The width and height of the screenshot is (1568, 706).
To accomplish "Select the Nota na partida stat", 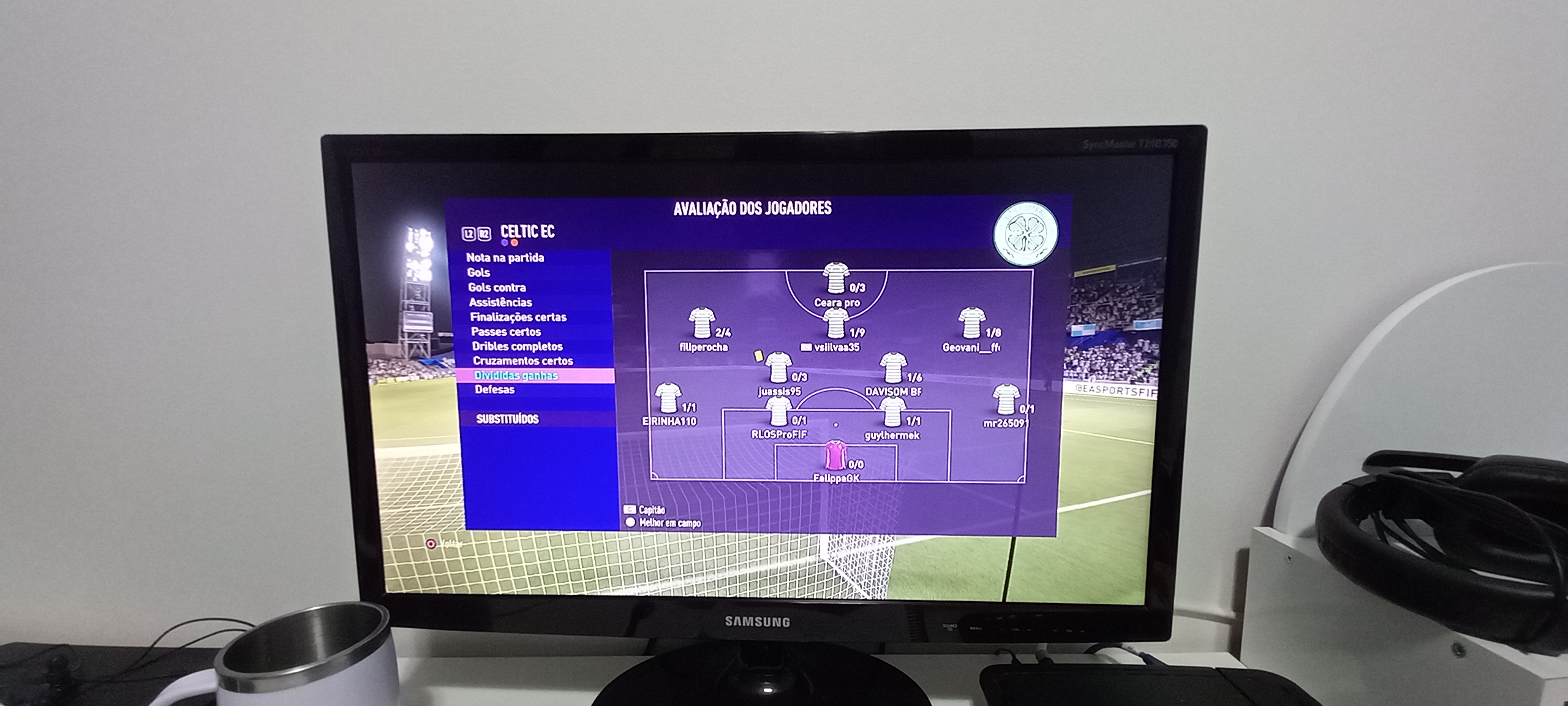I will click(x=505, y=258).
